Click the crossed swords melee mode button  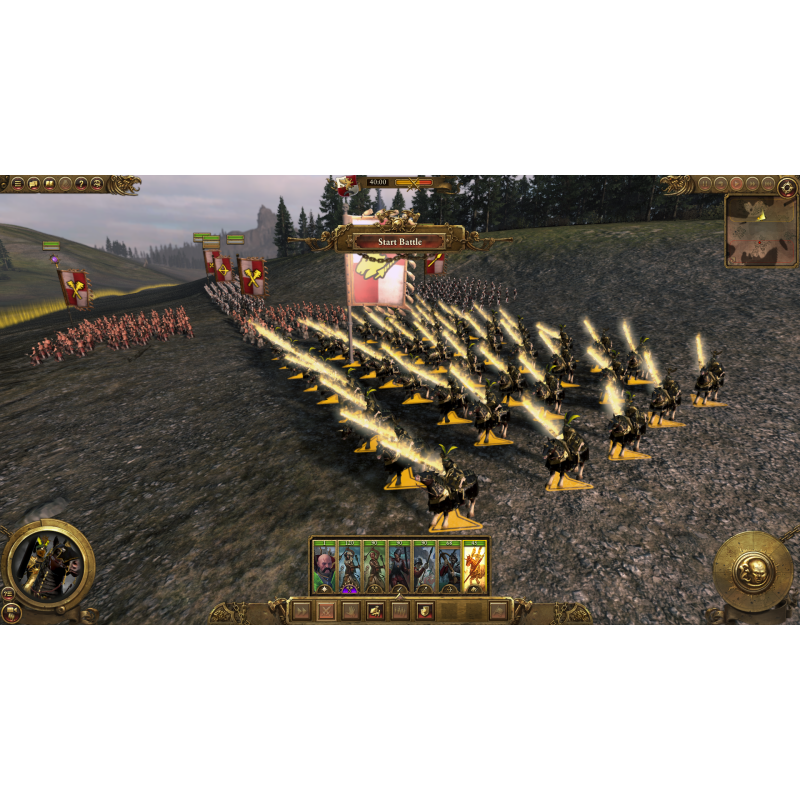tap(327, 611)
